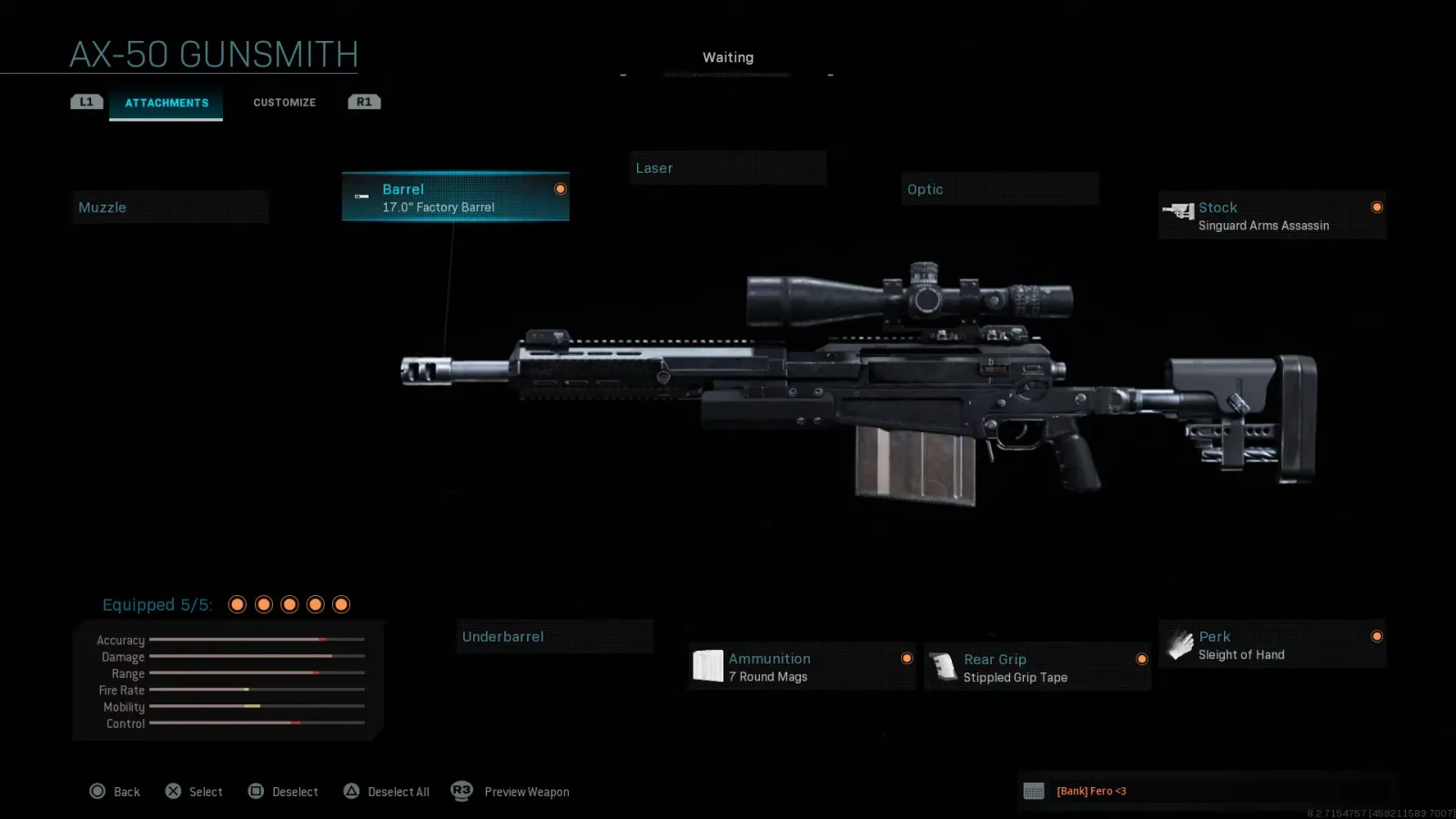Click the Deselect option
1456x819 pixels.
(x=283, y=792)
